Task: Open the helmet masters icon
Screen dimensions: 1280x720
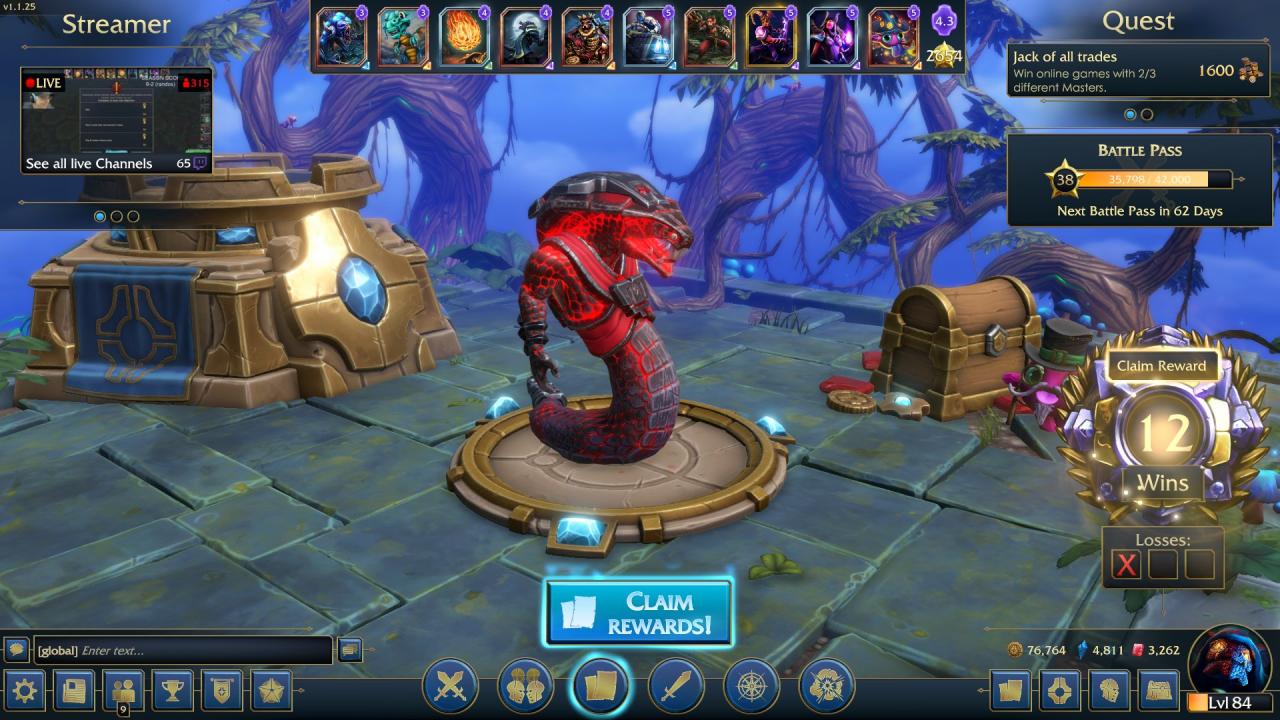Action: (1108, 689)
